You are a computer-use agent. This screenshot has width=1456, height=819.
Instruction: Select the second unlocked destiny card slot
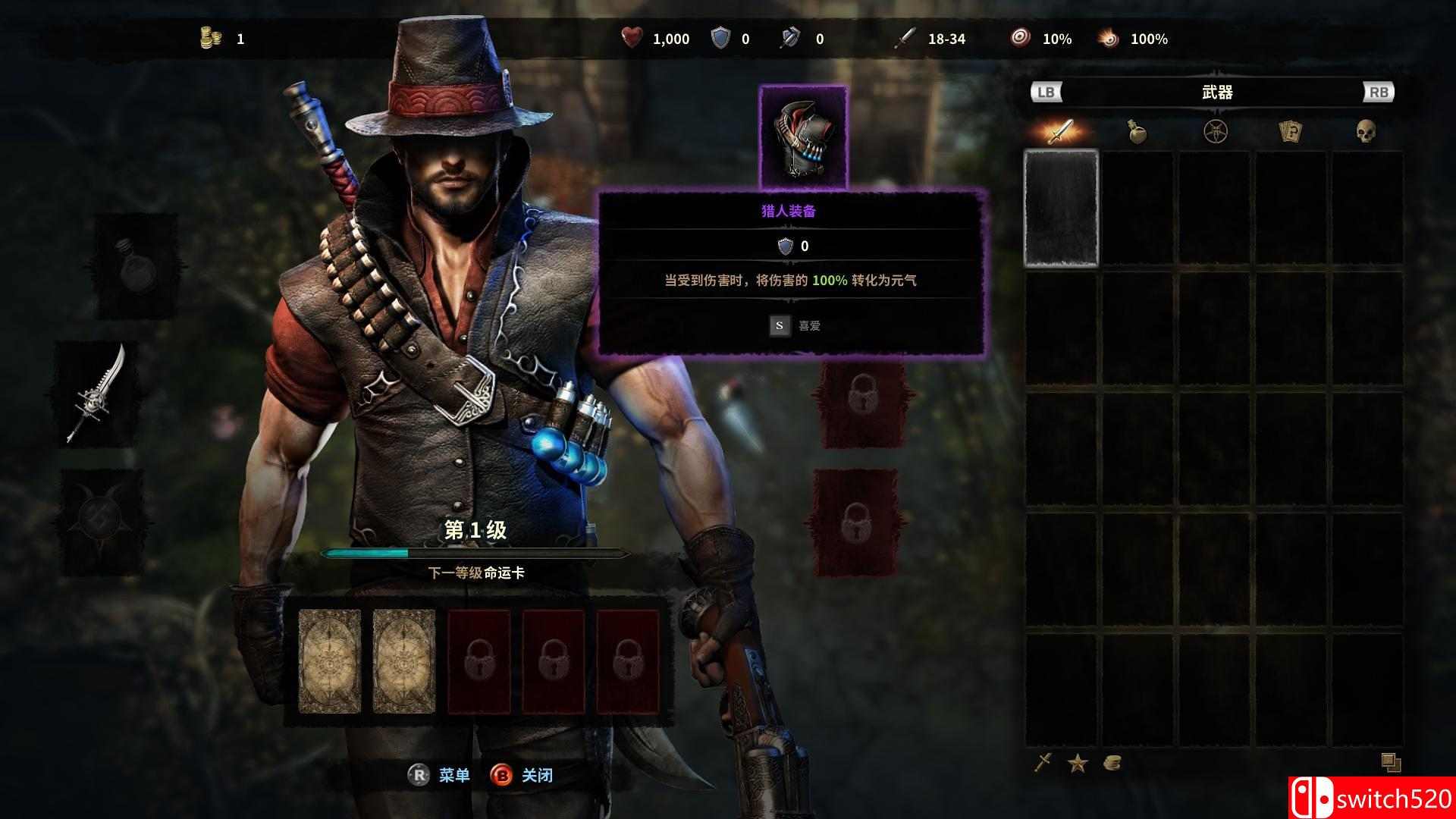click(x=404, y=661)
